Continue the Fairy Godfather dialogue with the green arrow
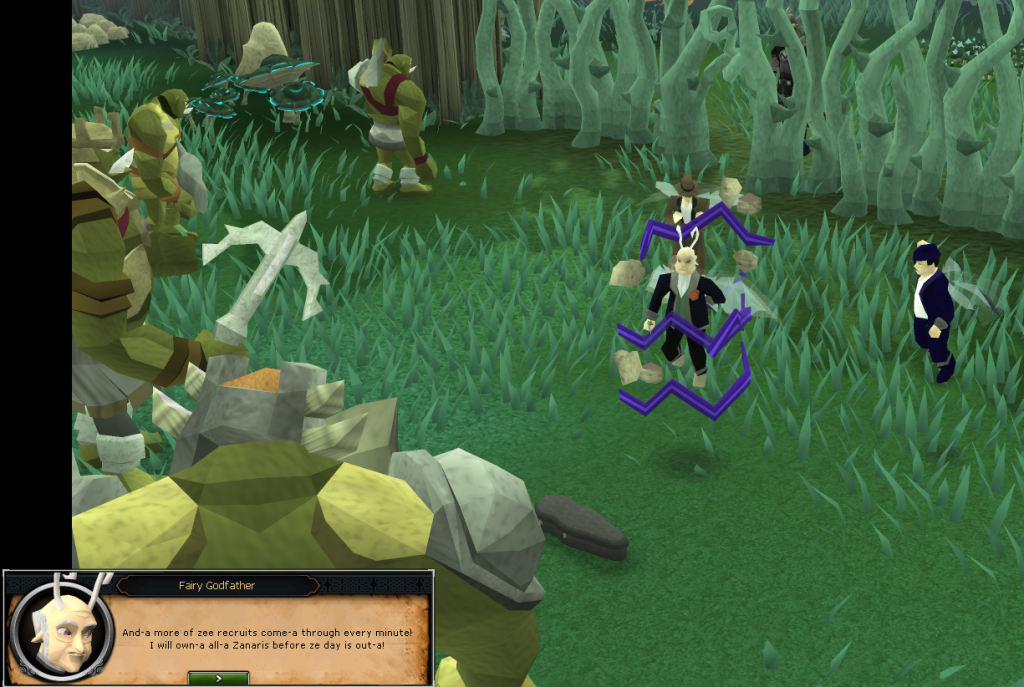Screen dimensions: 1024x687 tap(218, 678)
